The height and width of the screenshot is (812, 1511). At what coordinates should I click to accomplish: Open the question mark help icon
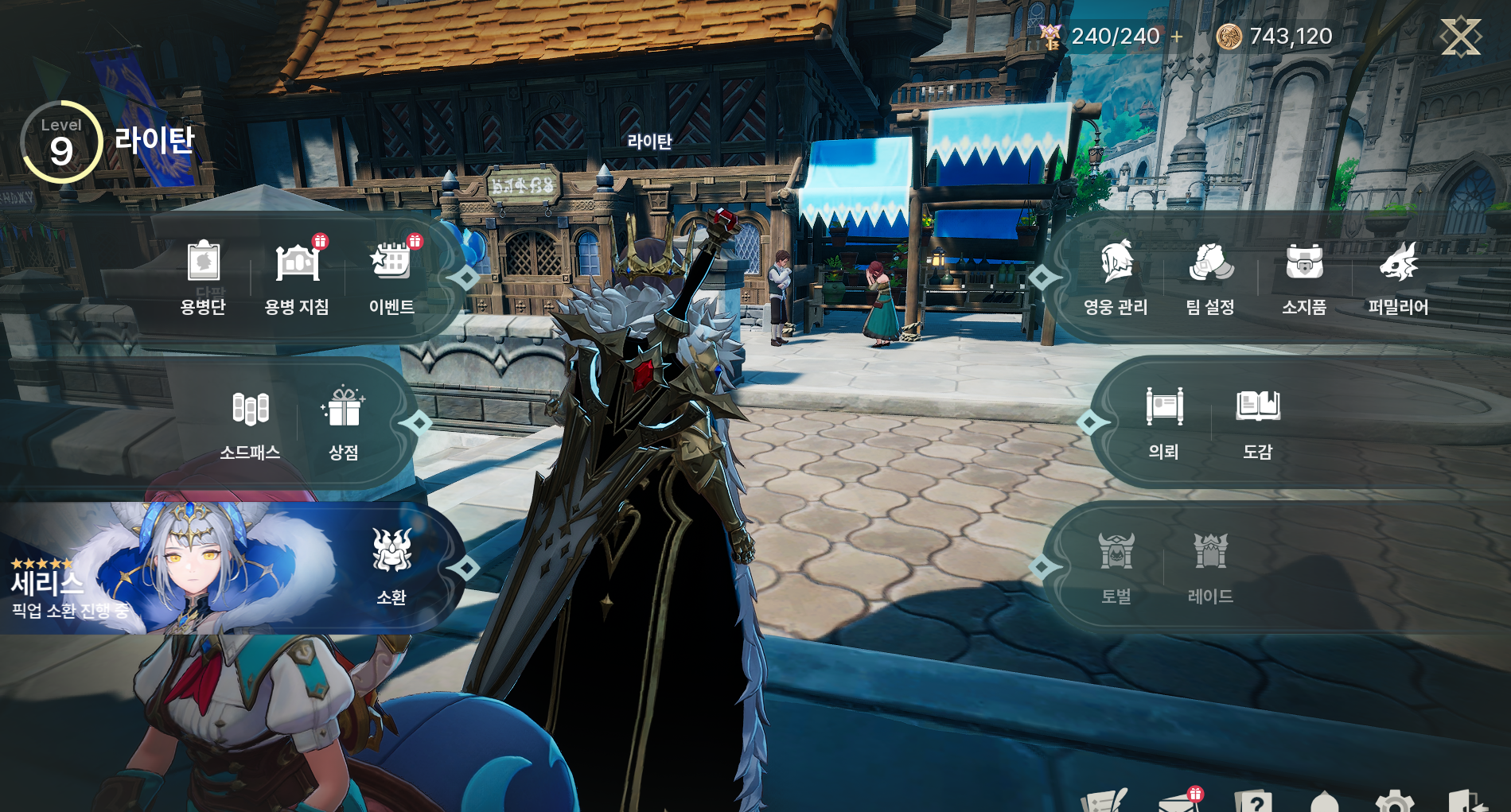click(1254, 802)
